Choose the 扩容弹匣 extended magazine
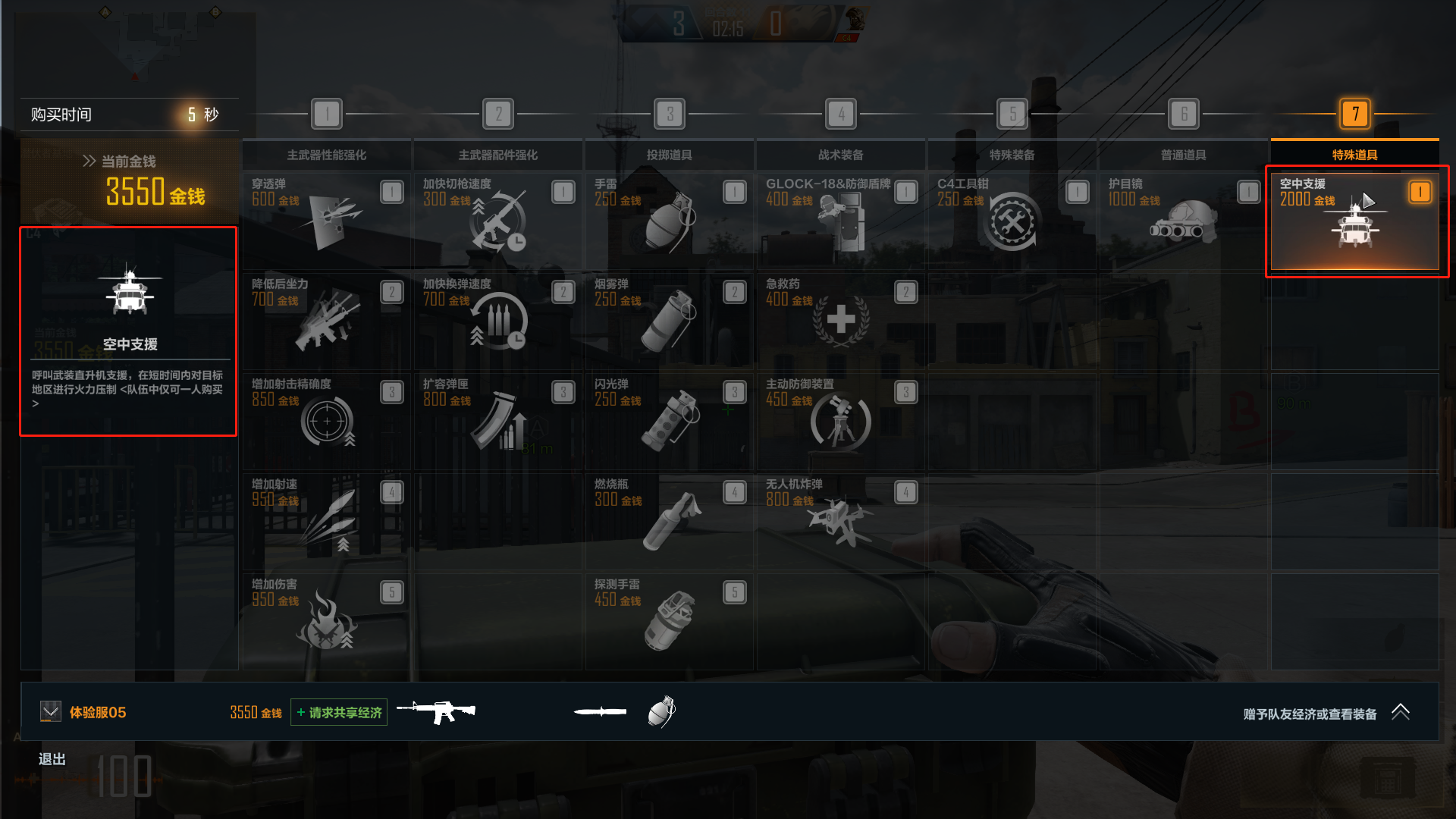1456x819 pixels. (x=497, y=420)
